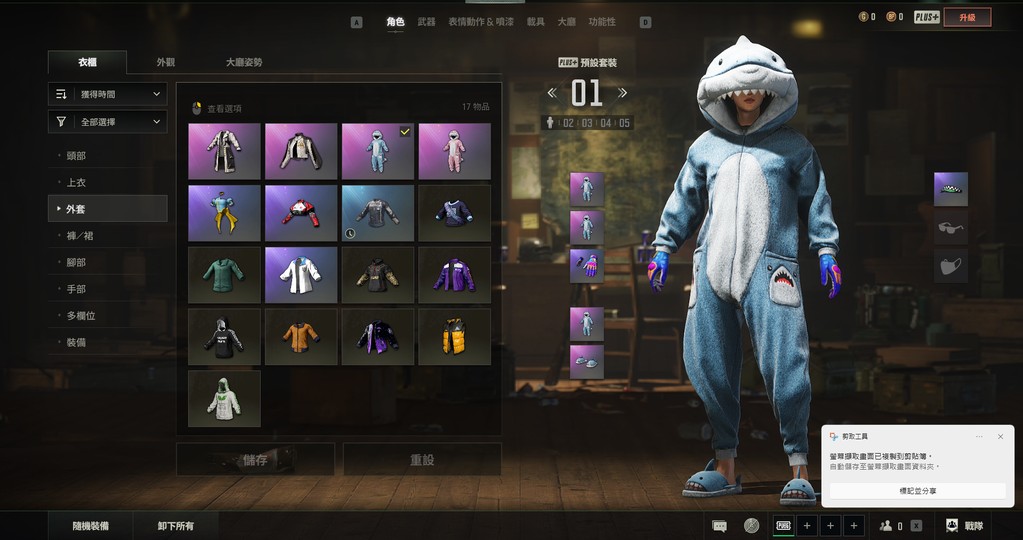Select the 手部 category
Screen dimensions: 1023x540
76,289
